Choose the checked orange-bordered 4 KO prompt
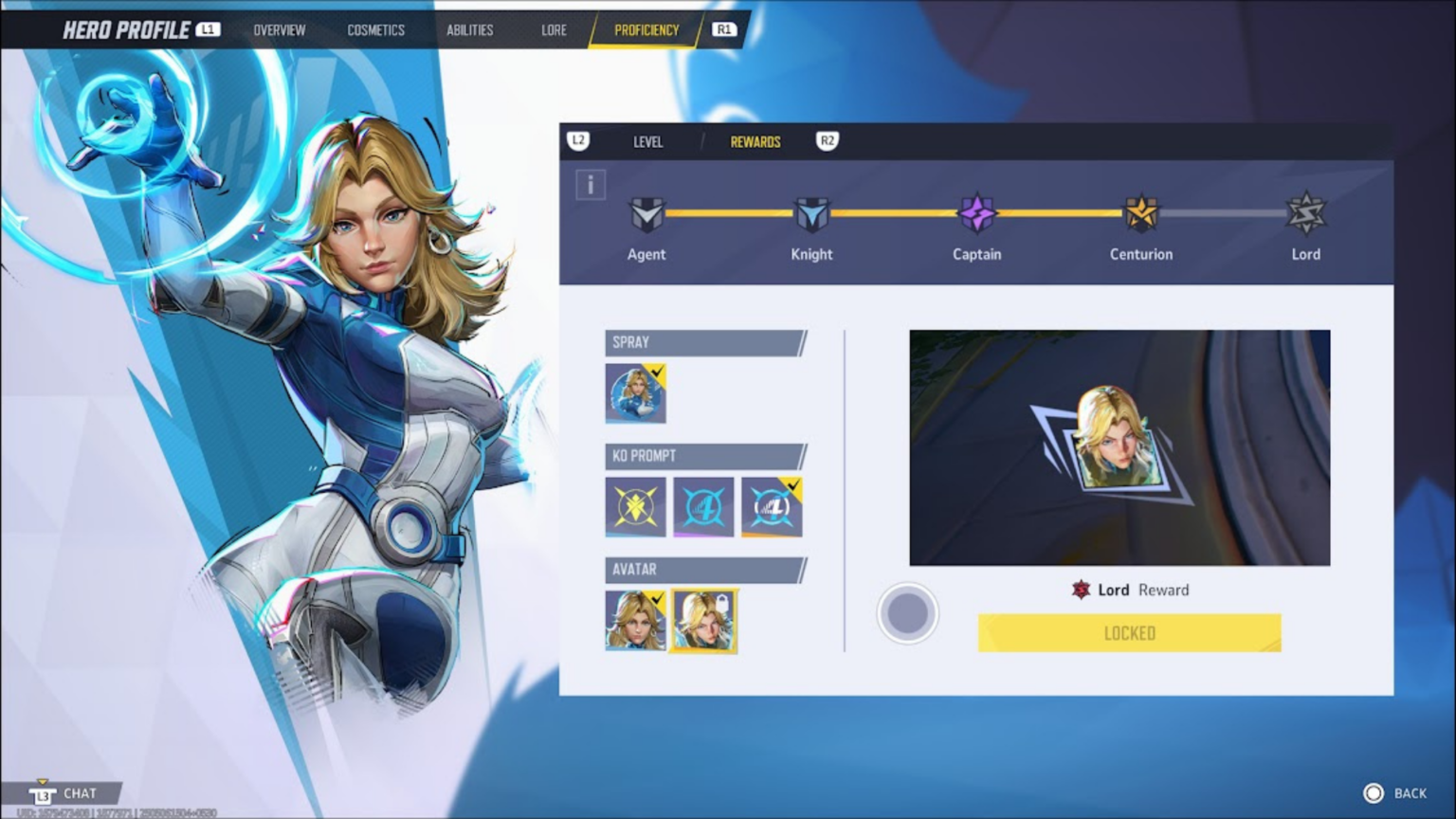This screenshot has height=819, width=1456. (x=772, y=507)
